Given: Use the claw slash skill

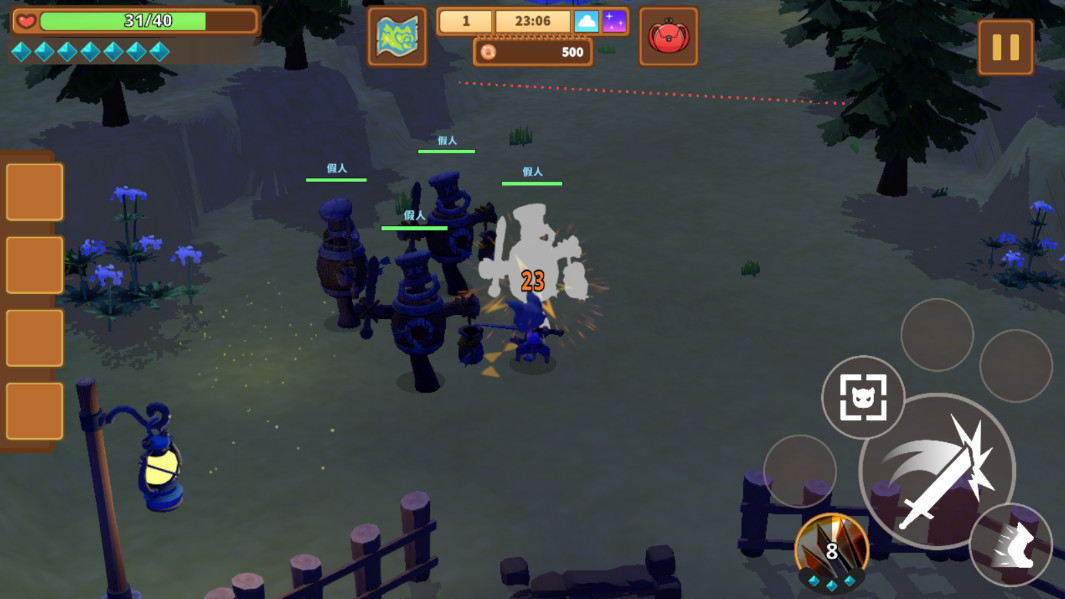Looking at the screenshot, I should [x=831, y=549].
